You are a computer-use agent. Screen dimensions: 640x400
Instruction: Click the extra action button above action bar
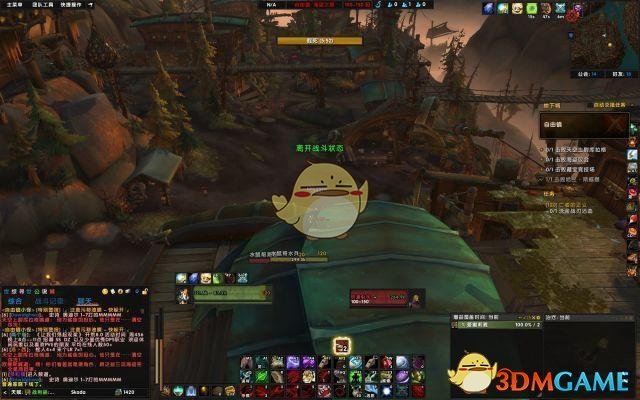click(x=341, y=345)
